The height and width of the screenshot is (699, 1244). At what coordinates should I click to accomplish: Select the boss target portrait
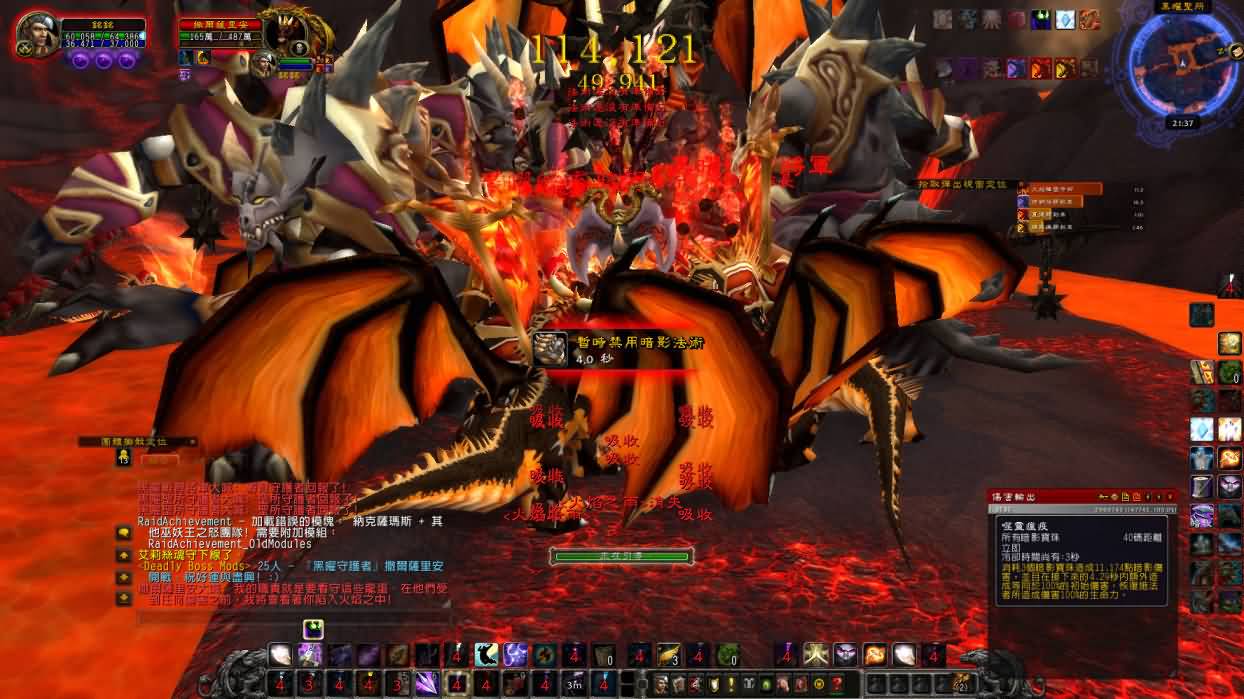click(x=285, y=33)
